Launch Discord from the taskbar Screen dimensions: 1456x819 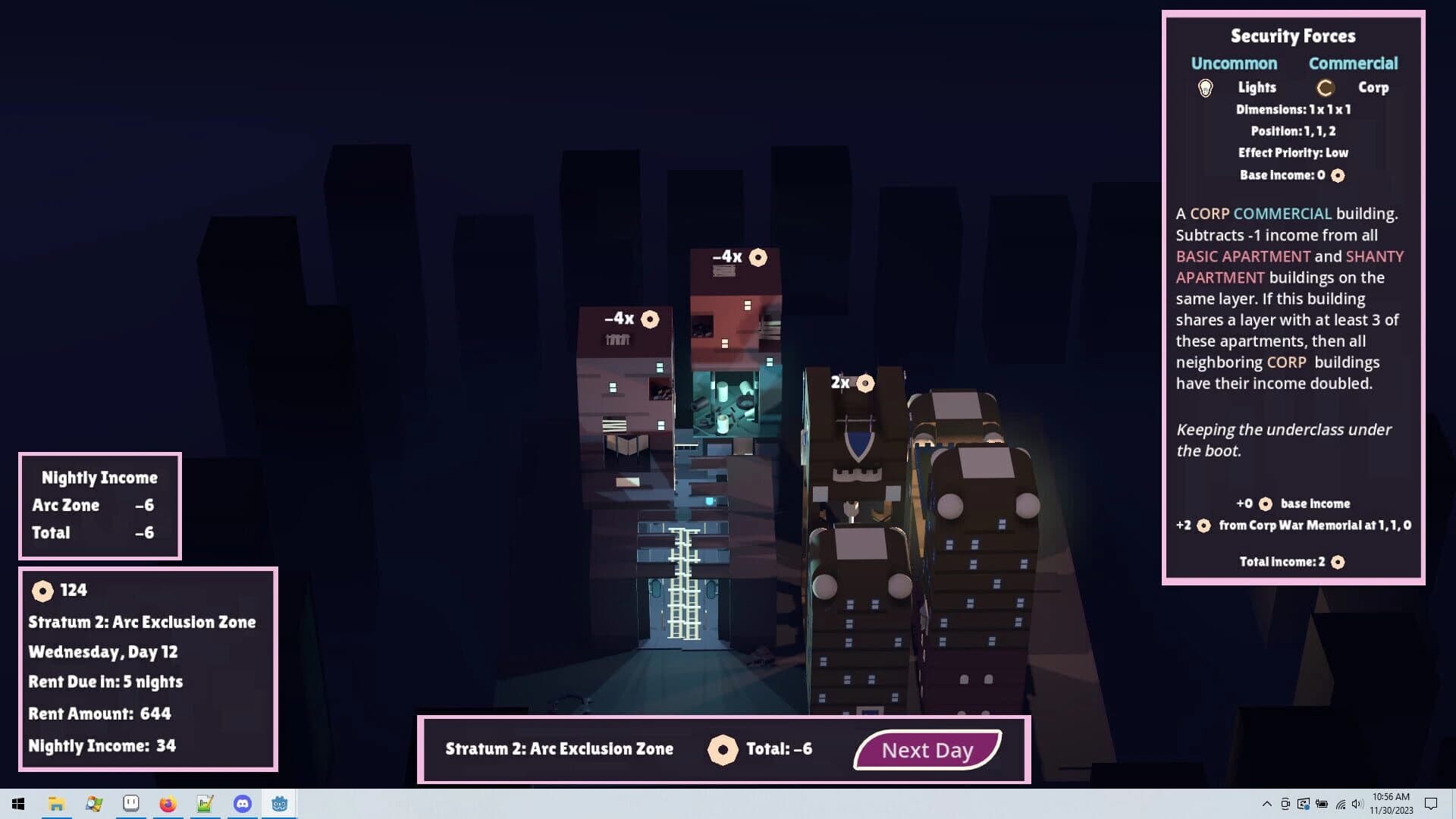(242, 805)
